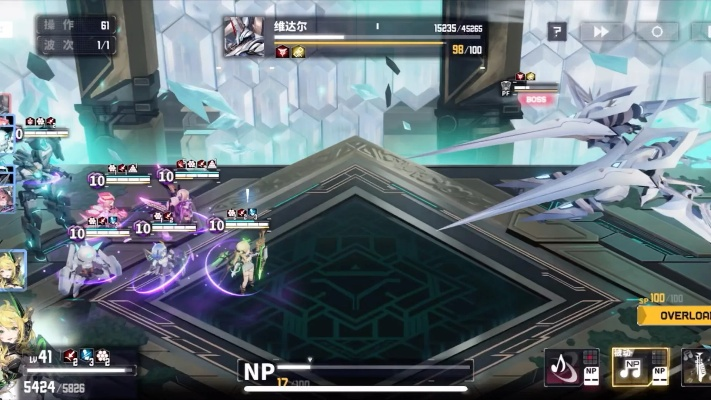711x400 pixels.
Task: Select the gold-framed double music note skill
Action: click(x=633, y=366)
